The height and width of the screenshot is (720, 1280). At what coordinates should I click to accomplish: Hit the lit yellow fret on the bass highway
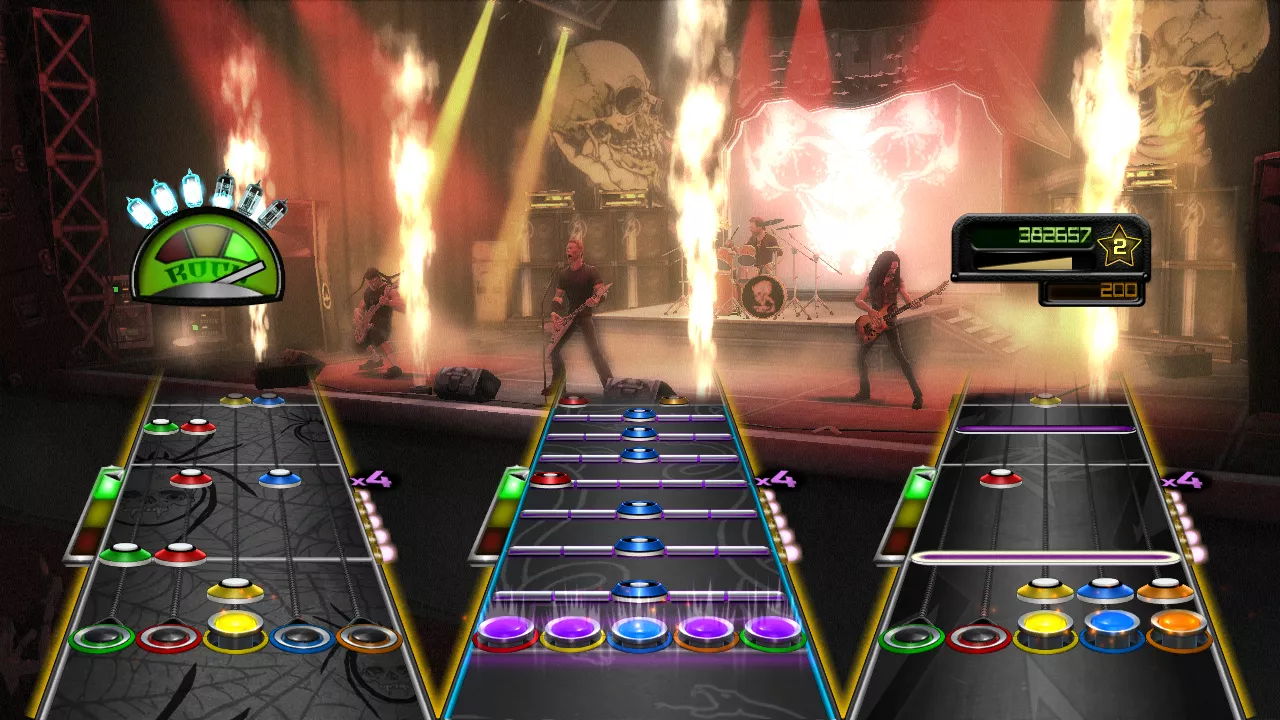(x=1046, y=628)
